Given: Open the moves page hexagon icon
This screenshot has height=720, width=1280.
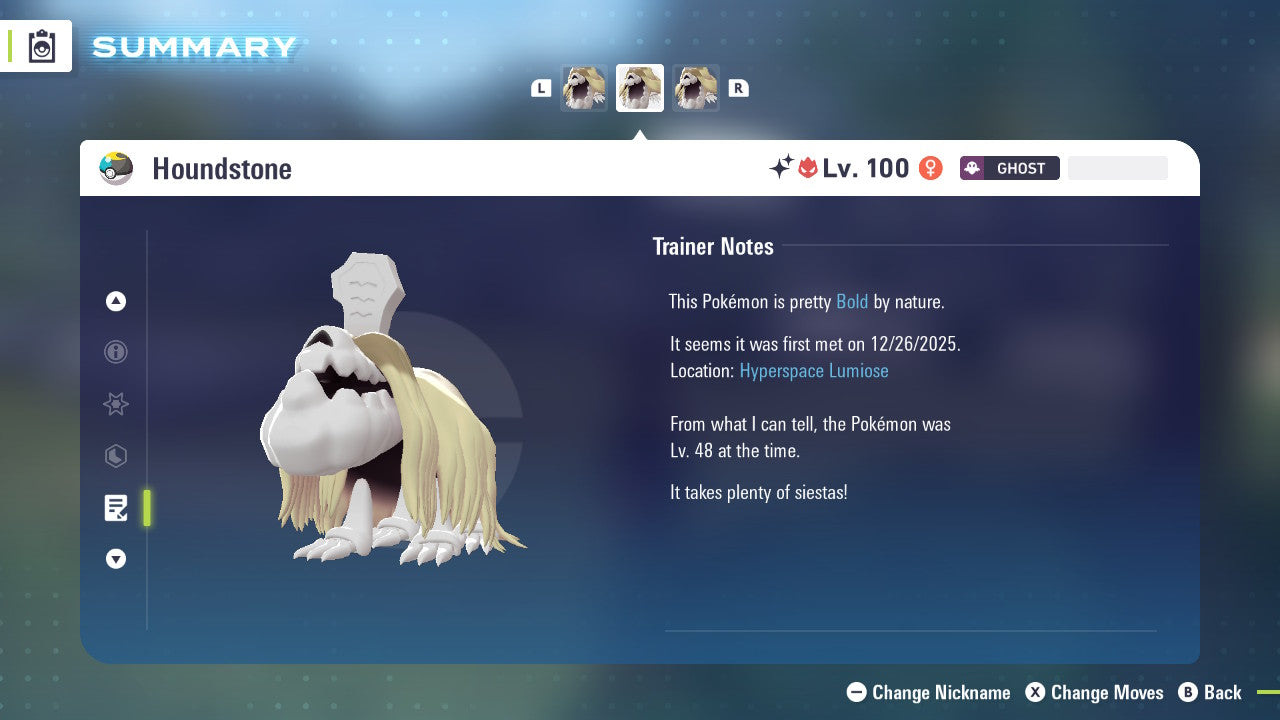Looking at the screenshot, I should (x=116, y=456).
